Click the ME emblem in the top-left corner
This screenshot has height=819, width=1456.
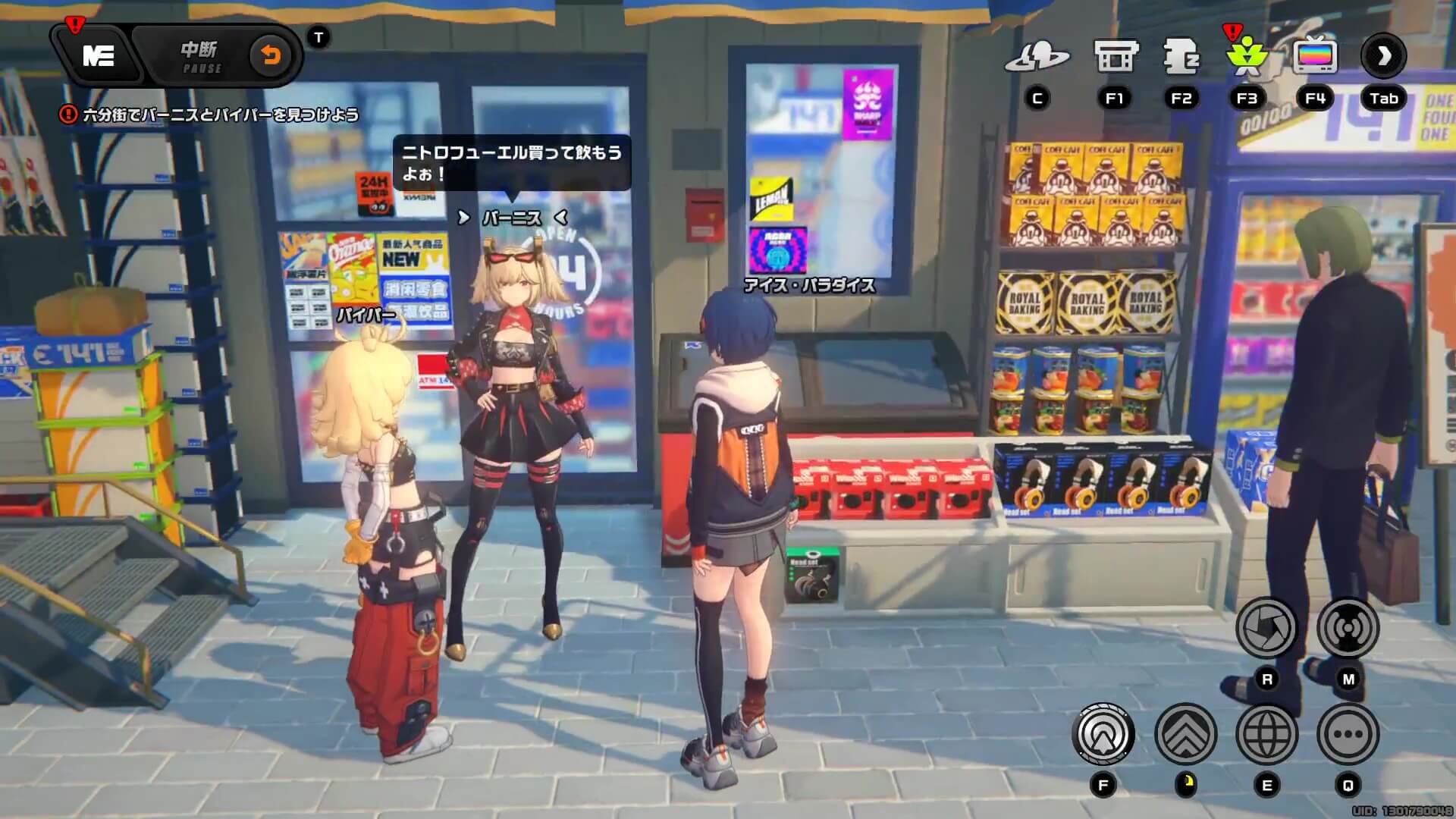pos(99,55)
